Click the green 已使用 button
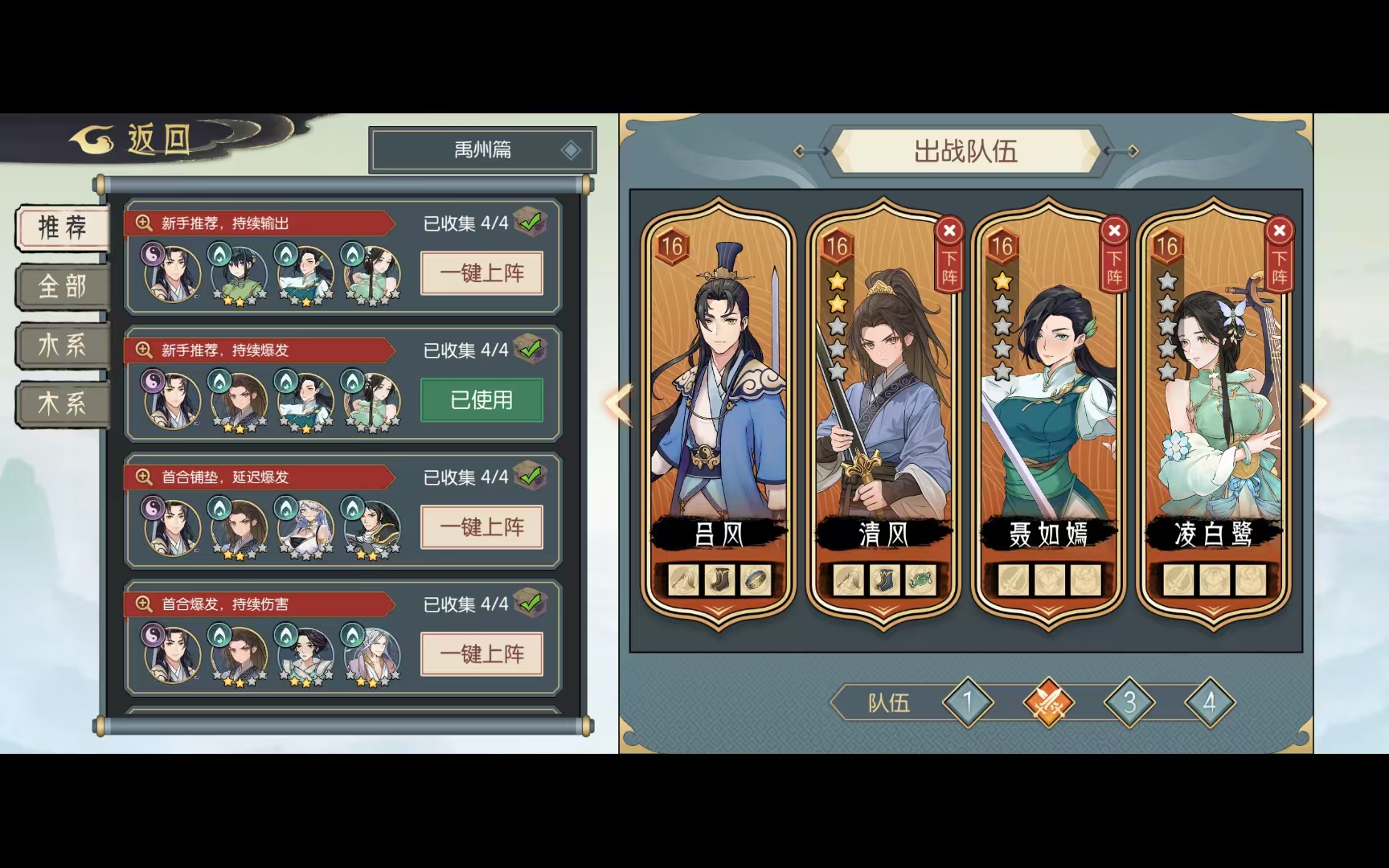The height and width of the screenshot is (868, 1389). pos(481,399)
